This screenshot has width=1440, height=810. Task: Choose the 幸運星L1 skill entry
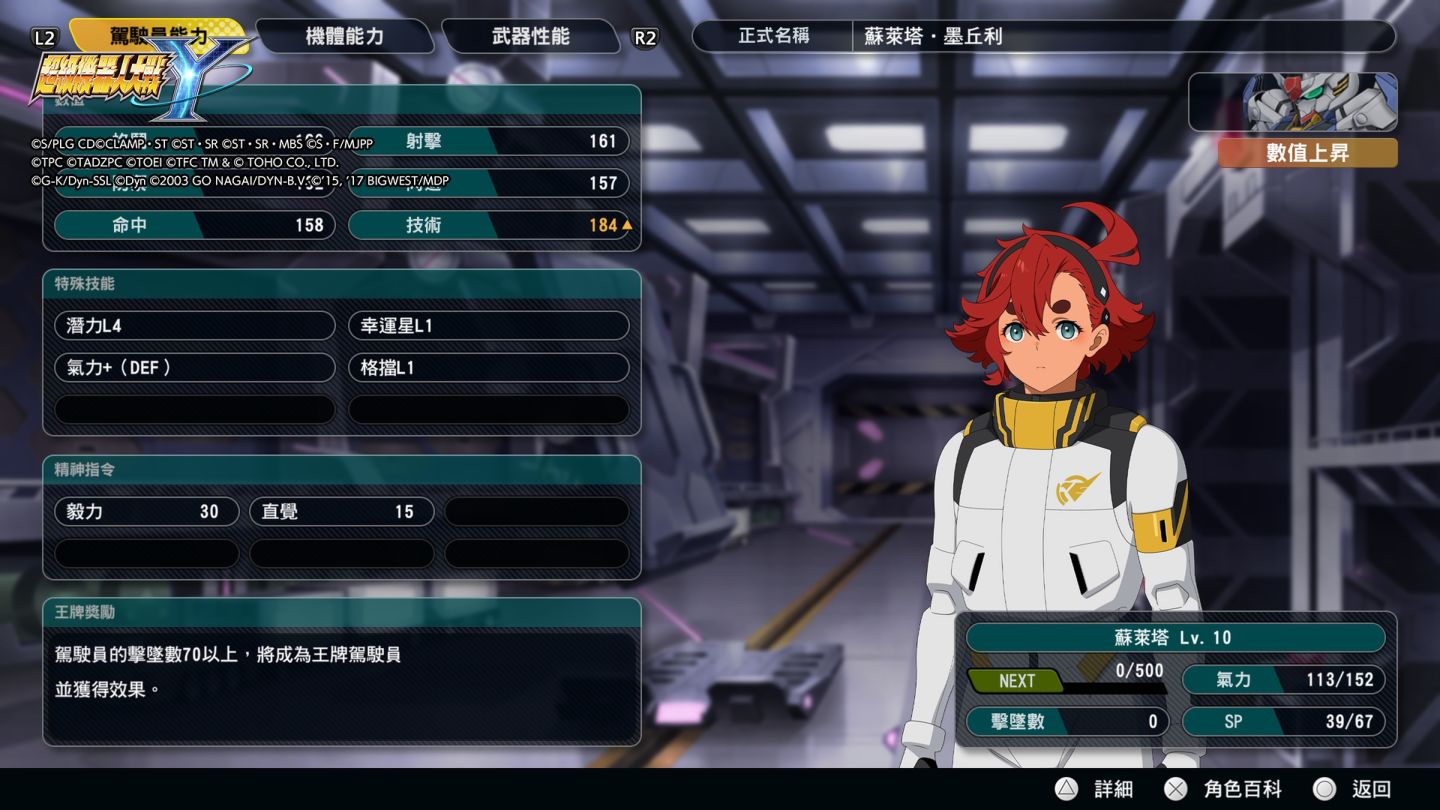(489, 326)
